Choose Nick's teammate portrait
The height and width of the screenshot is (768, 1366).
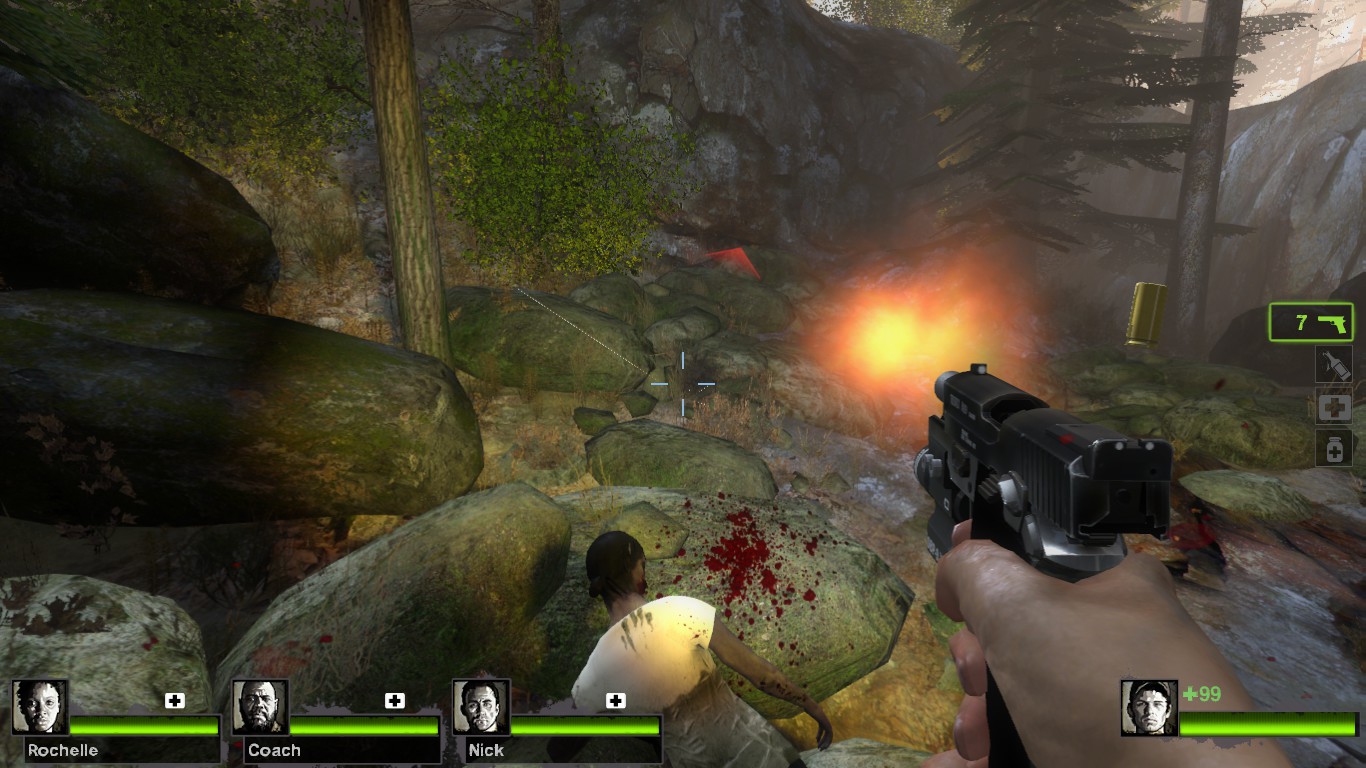(481, 707)
